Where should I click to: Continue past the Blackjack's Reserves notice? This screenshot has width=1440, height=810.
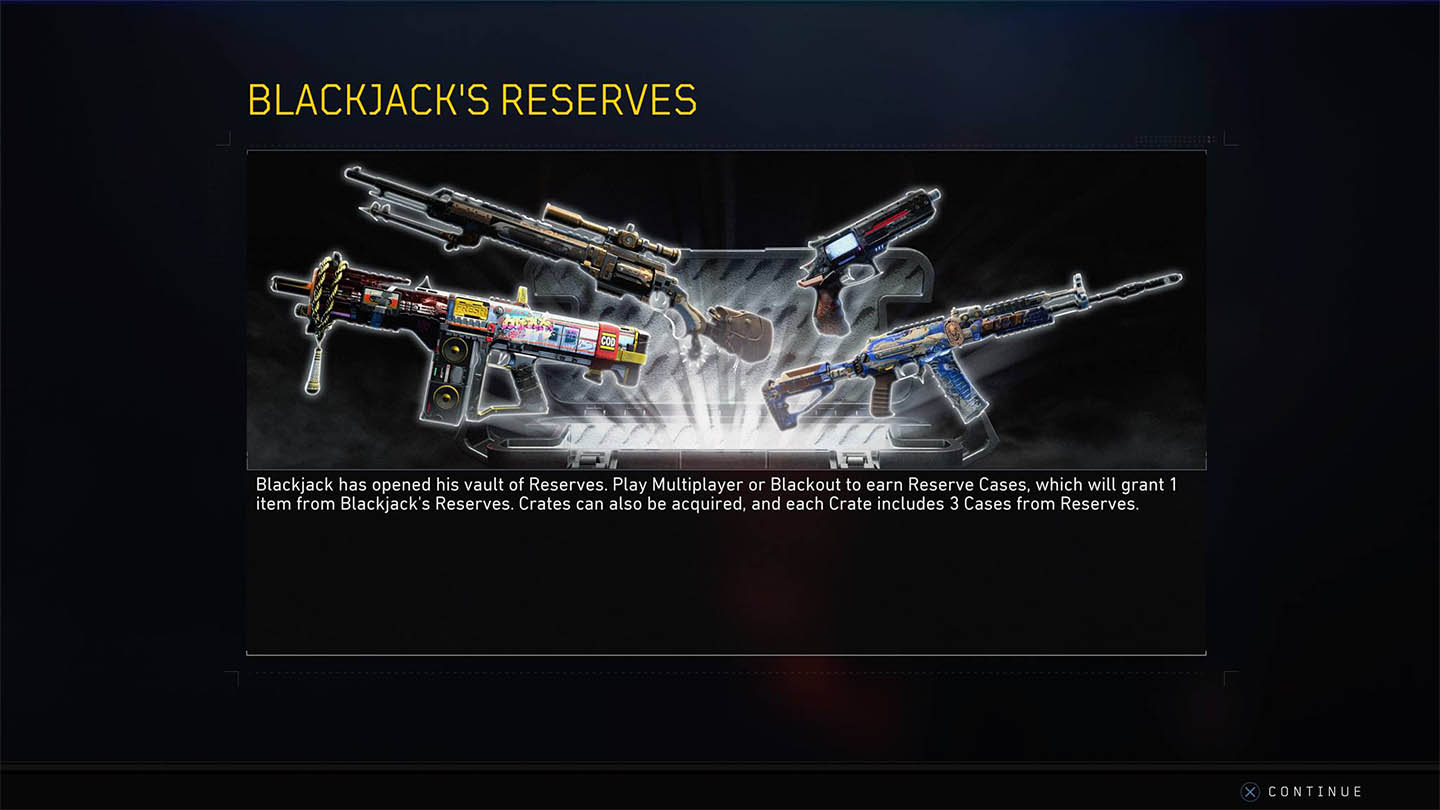[x=1302, y=791]
